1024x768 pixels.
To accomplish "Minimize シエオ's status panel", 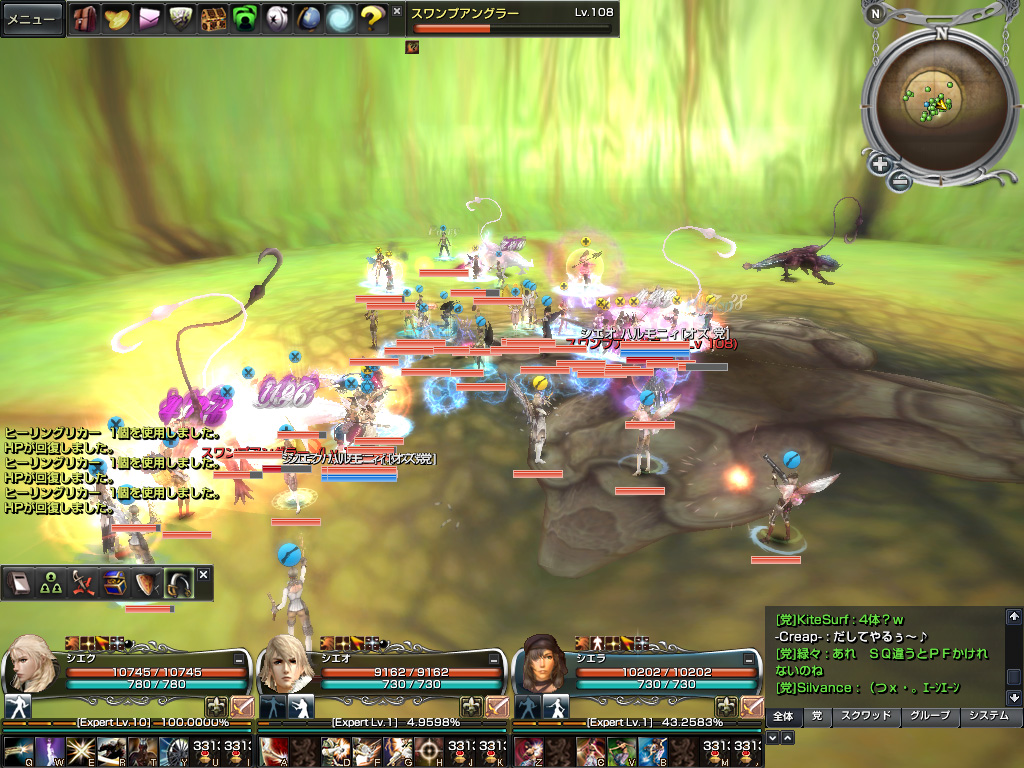I will (x=495, y=660).
